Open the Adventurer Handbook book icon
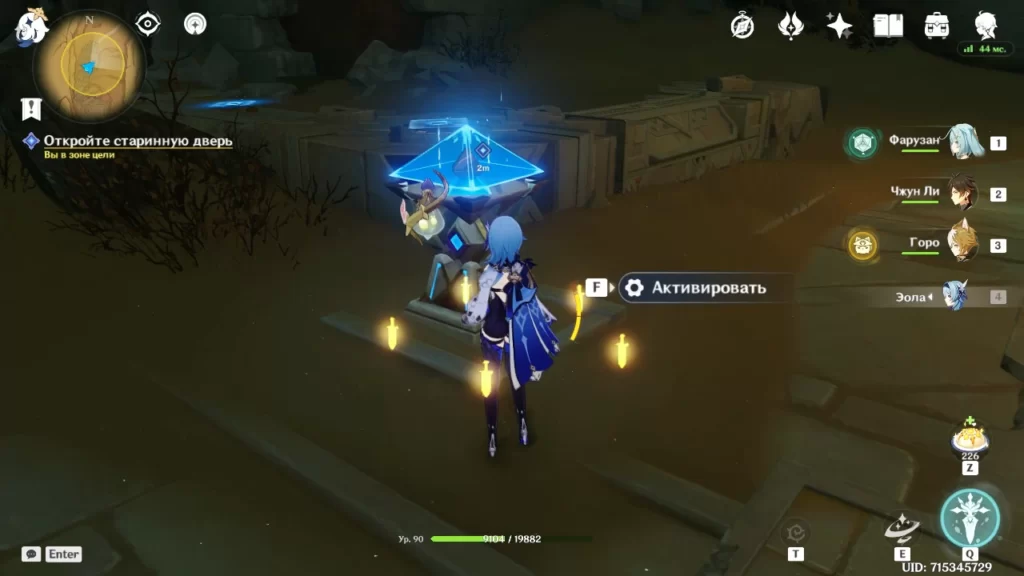This screenshot has height=576, width=1024. pyautogui.click(x=888, y=26)
